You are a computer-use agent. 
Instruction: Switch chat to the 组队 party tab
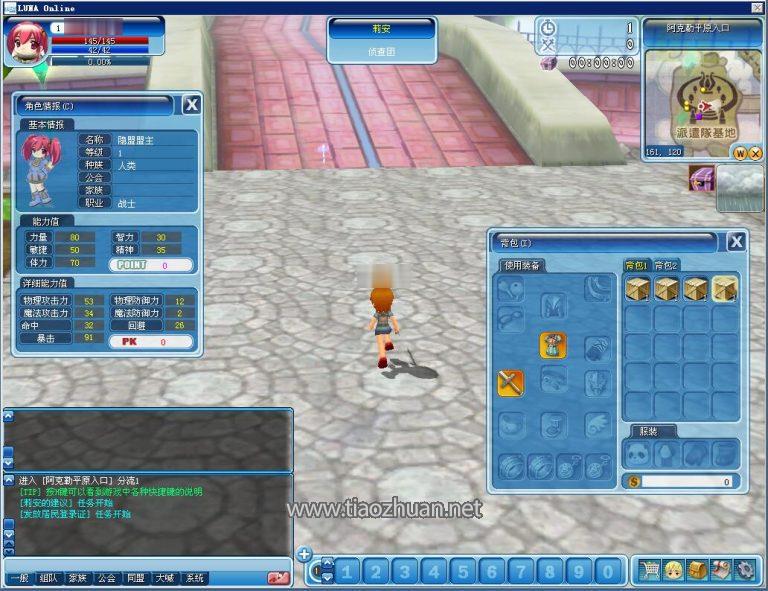pyautogui.click(x=49, y=578)
